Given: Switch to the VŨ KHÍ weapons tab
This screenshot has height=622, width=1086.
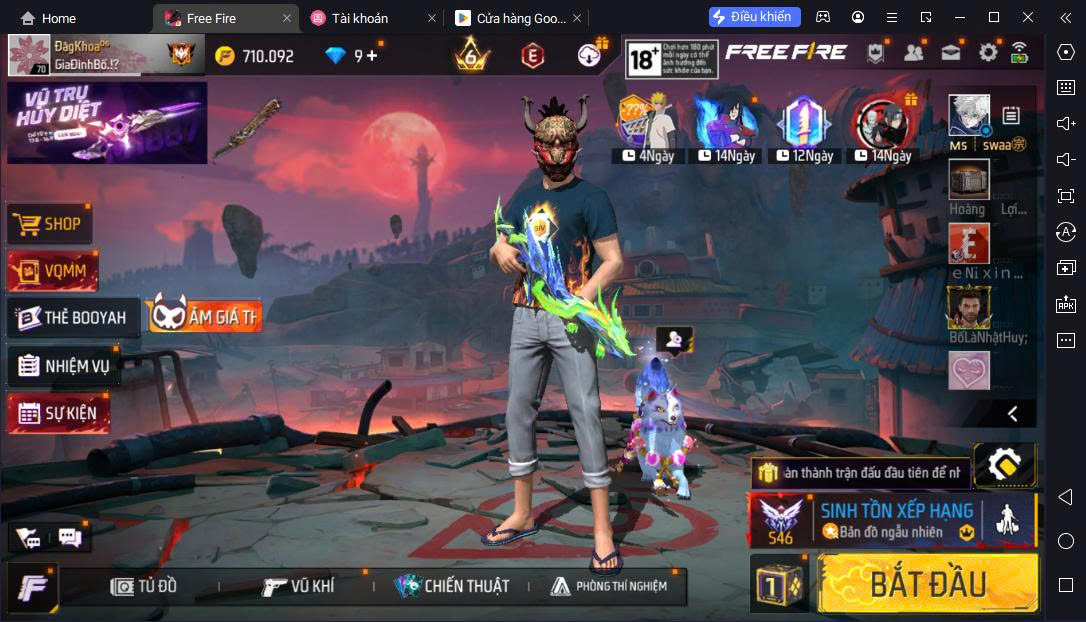Looking at the screenshot, I should tap(298, 586).
